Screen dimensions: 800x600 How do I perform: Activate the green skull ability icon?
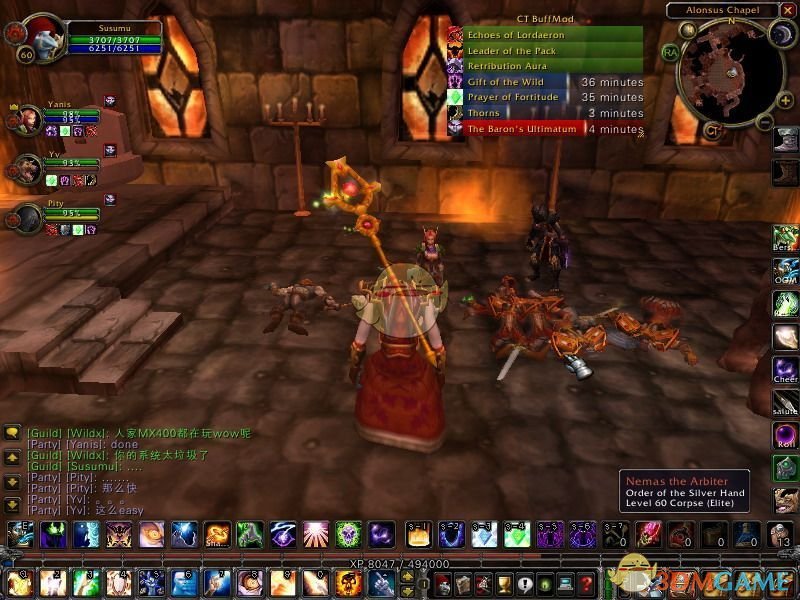pos(348,534)
